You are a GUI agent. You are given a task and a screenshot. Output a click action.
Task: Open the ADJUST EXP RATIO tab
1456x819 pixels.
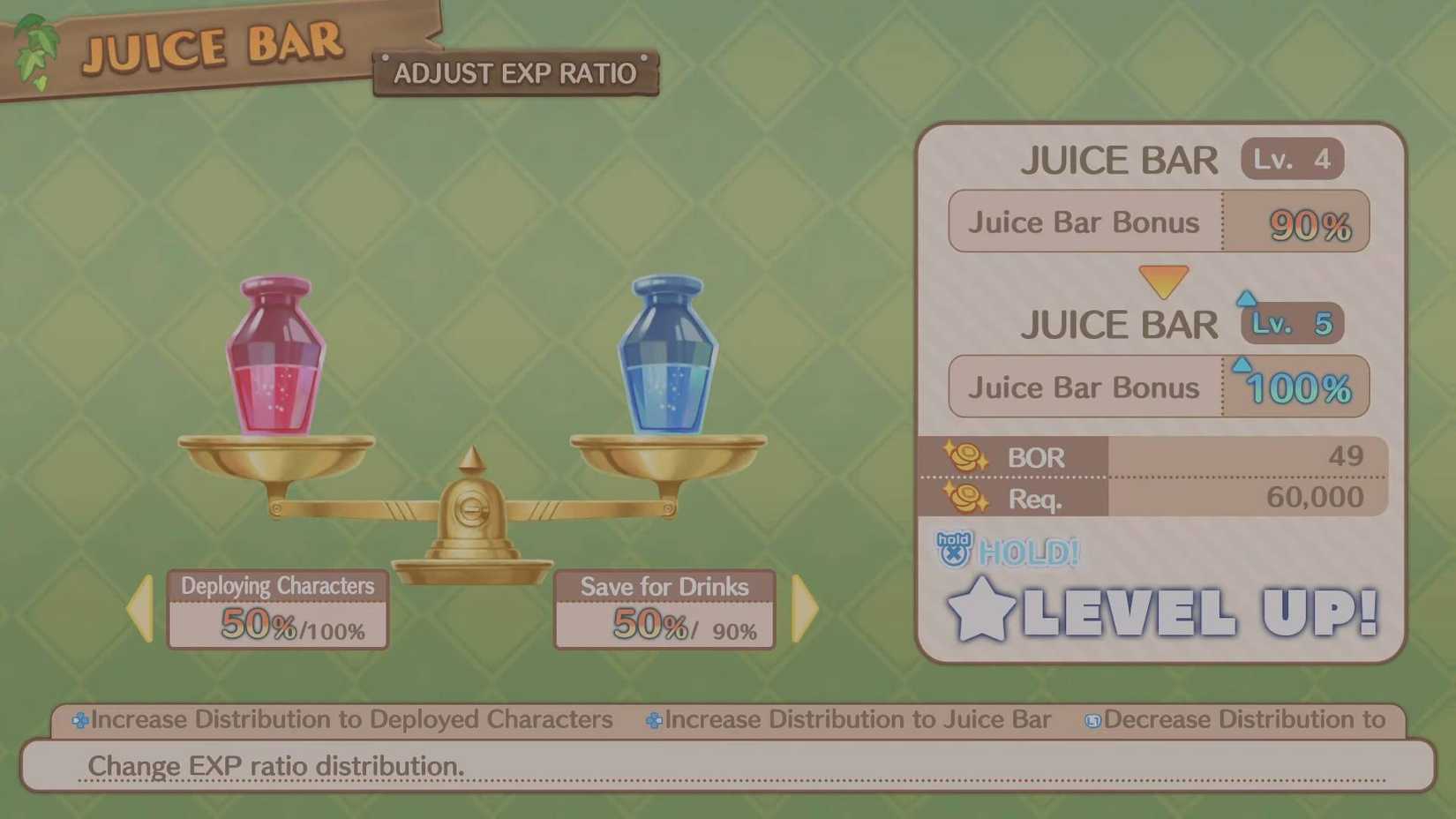(516, 73)
